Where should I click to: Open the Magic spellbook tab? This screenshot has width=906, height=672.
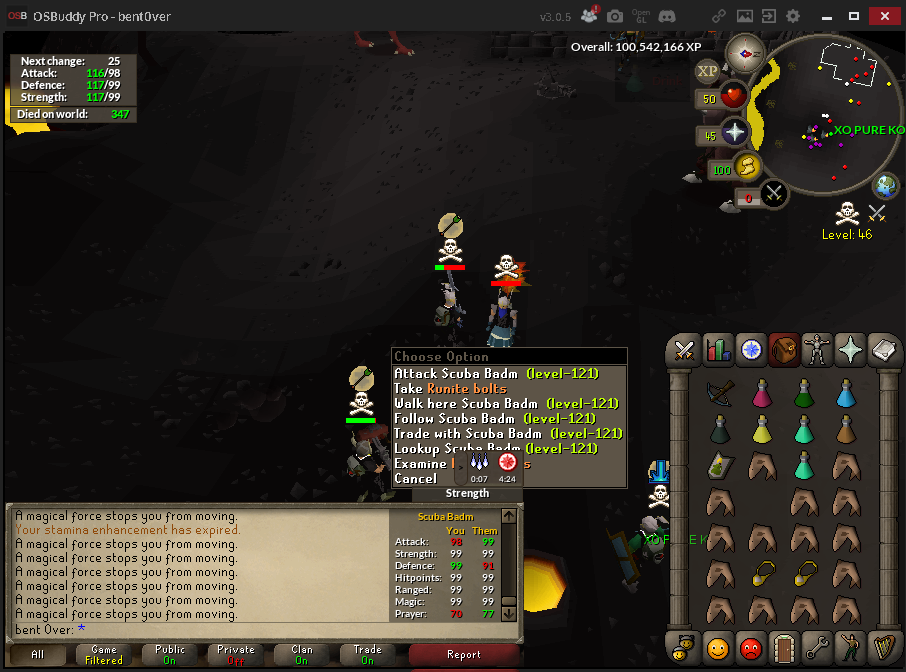click(884, 350)
